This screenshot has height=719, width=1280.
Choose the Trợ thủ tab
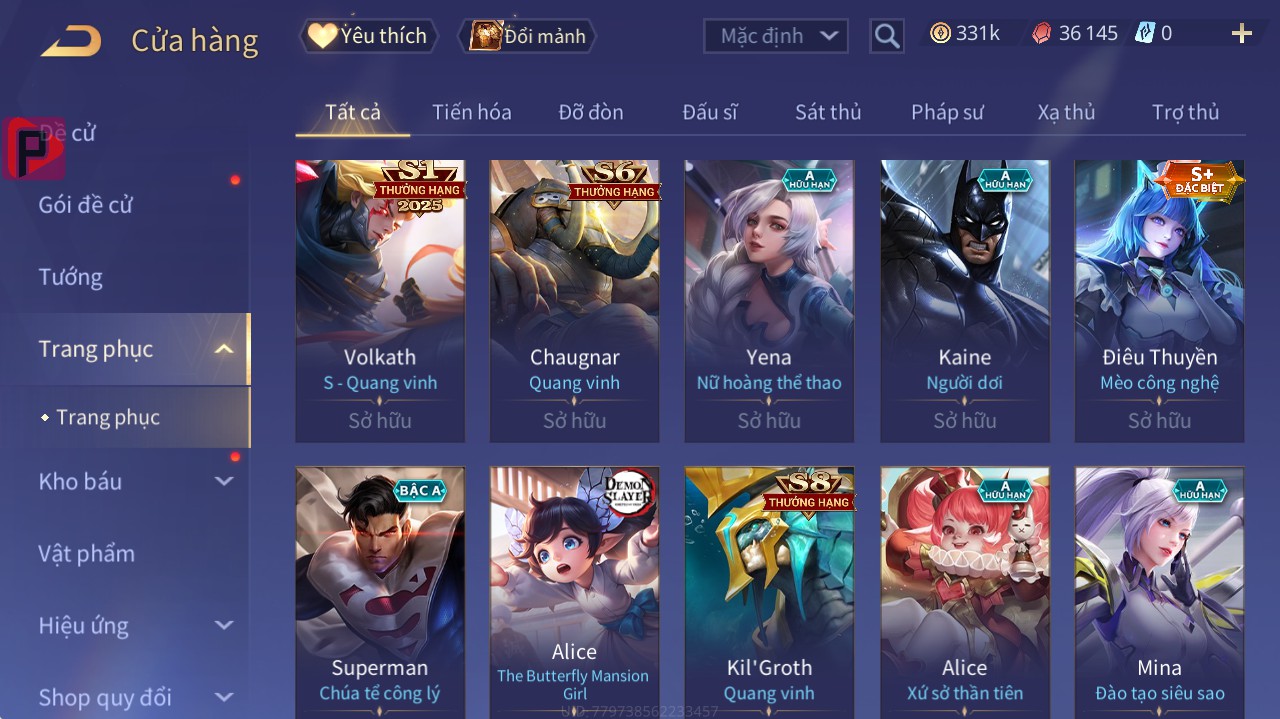(1185, 112)
